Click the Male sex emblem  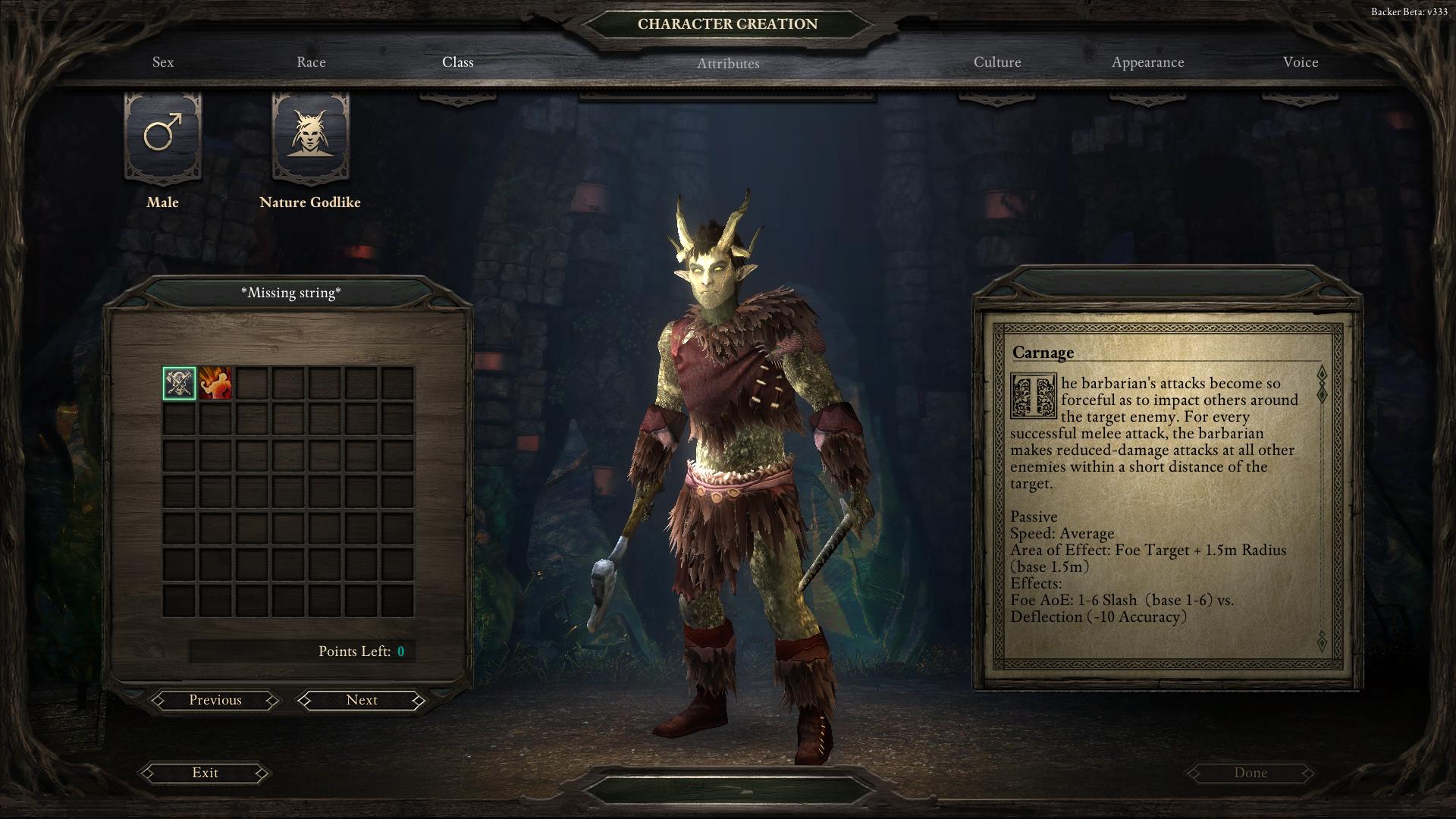pos(163,136)
